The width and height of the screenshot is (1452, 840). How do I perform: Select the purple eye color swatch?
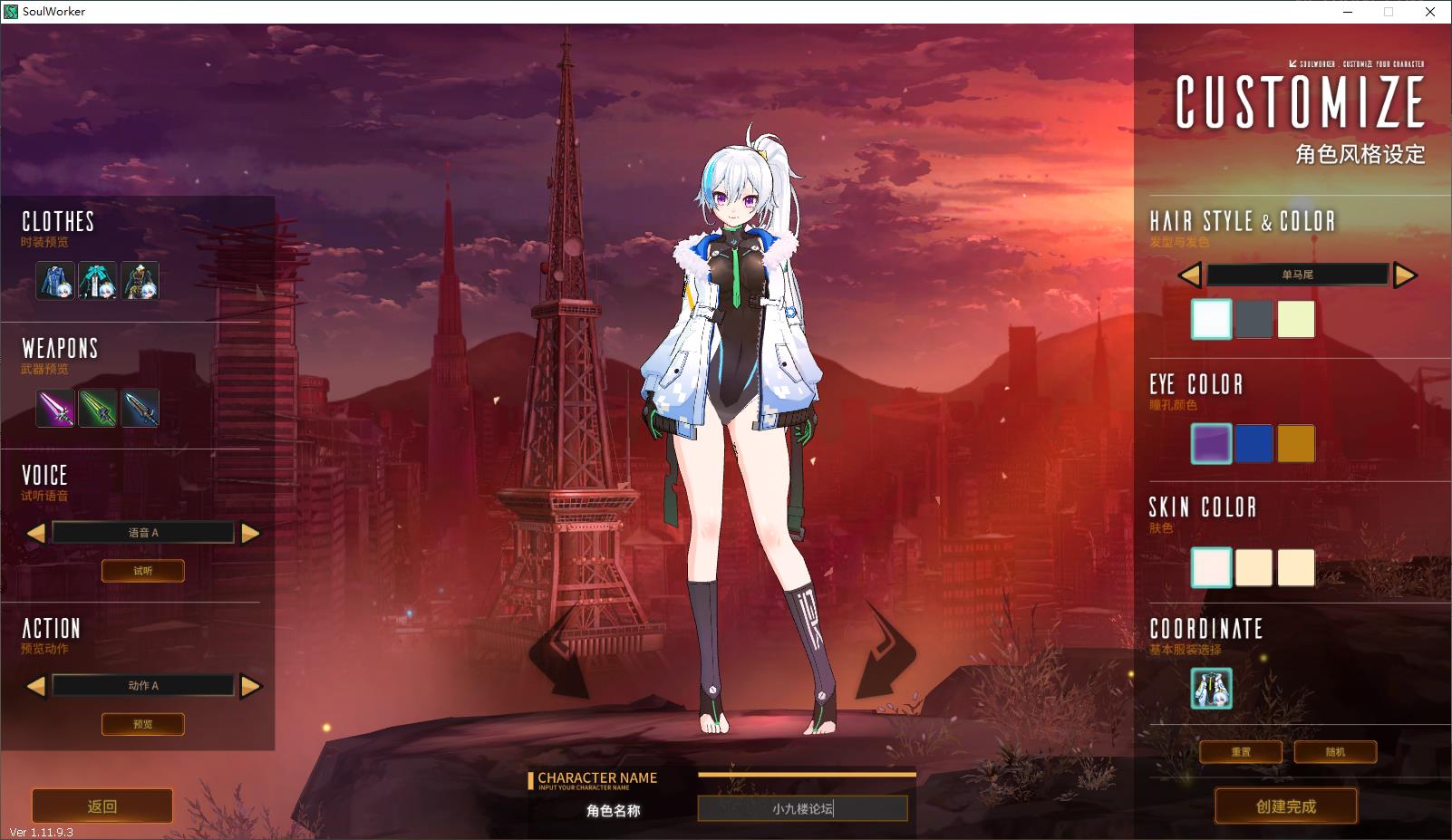tap(1211, 445)
